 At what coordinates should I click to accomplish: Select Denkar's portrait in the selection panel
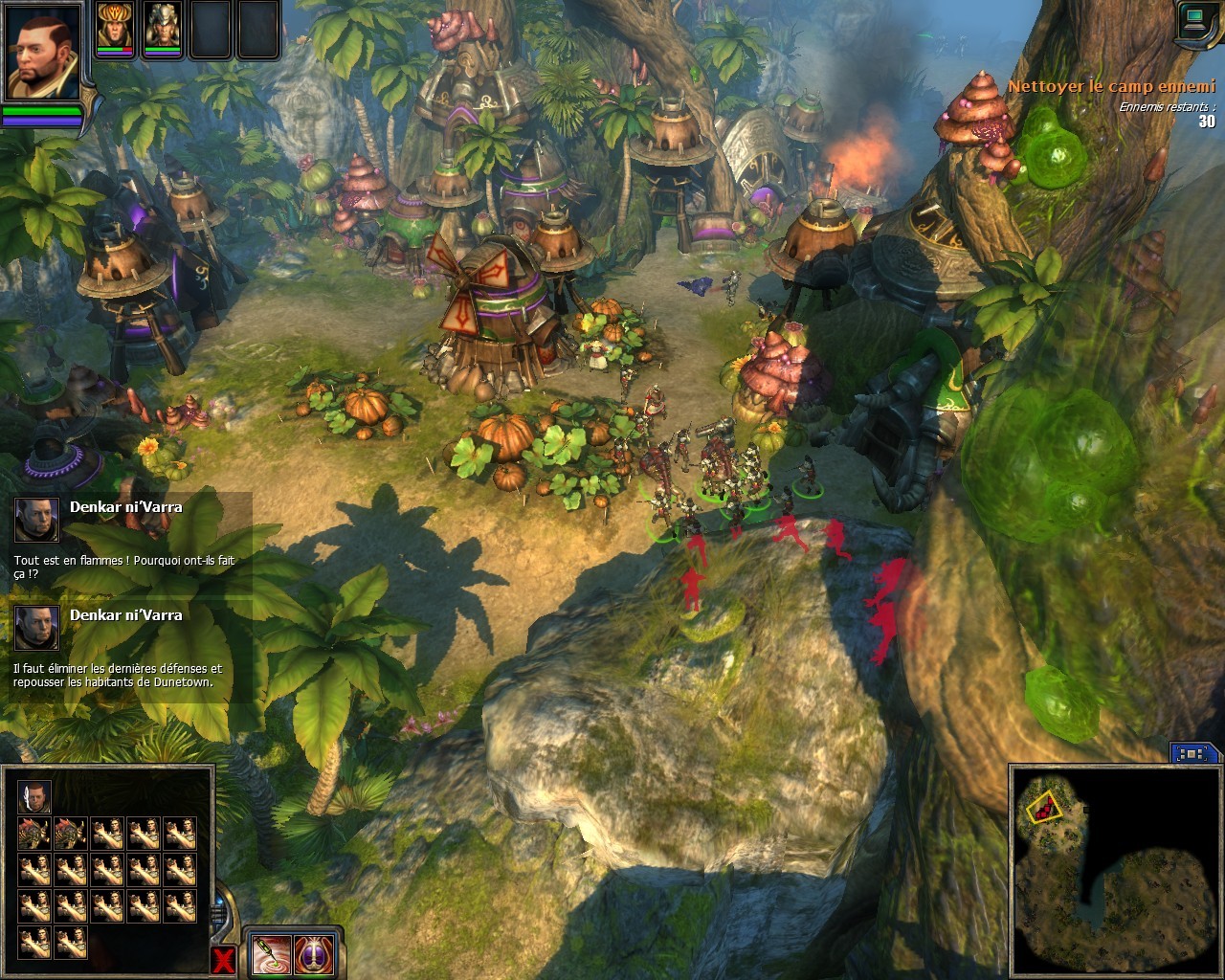click(x=34, y=797)
